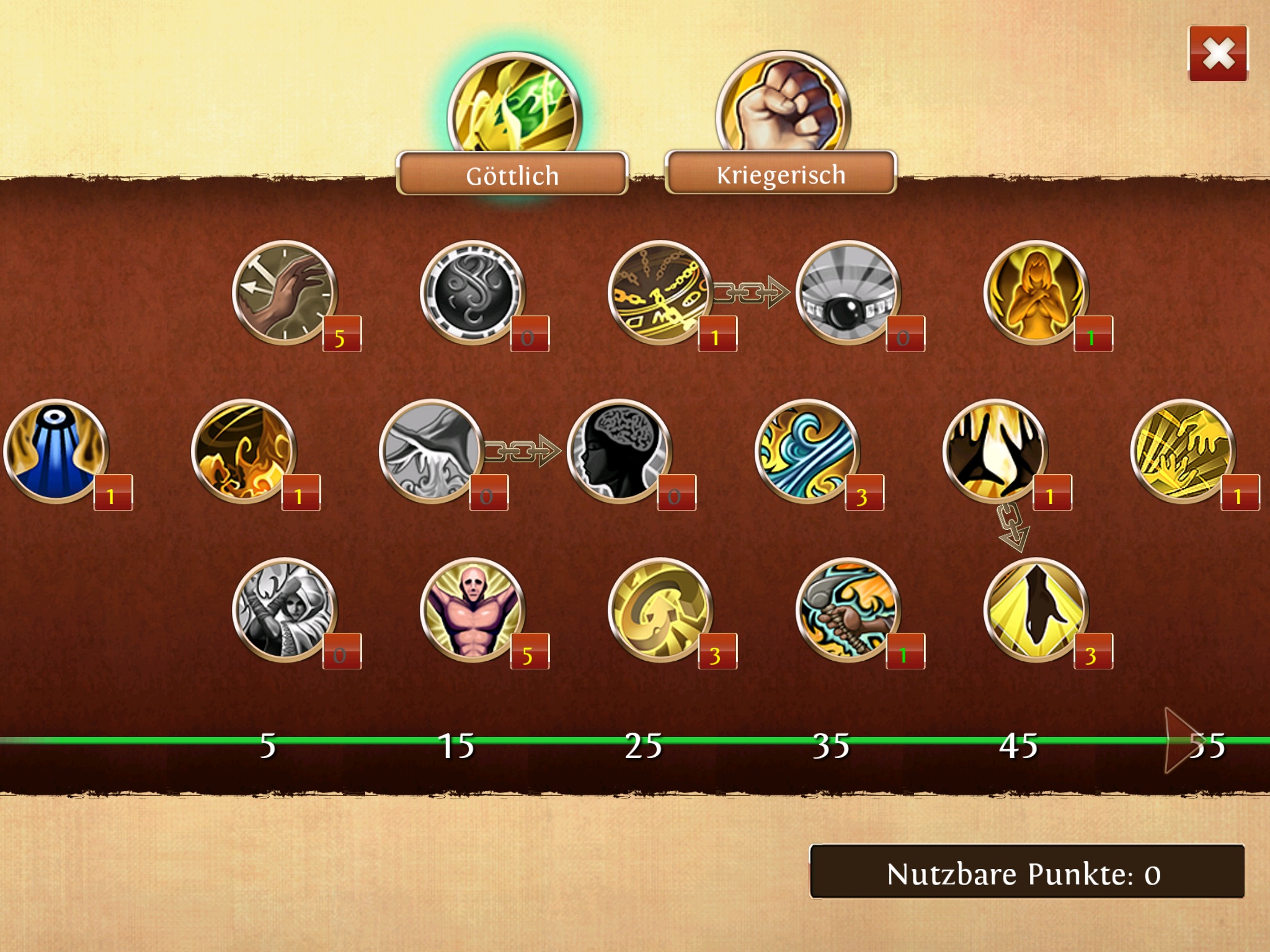
Task: Select the golden praying figure skill
Action: [x=1036, y=293]
